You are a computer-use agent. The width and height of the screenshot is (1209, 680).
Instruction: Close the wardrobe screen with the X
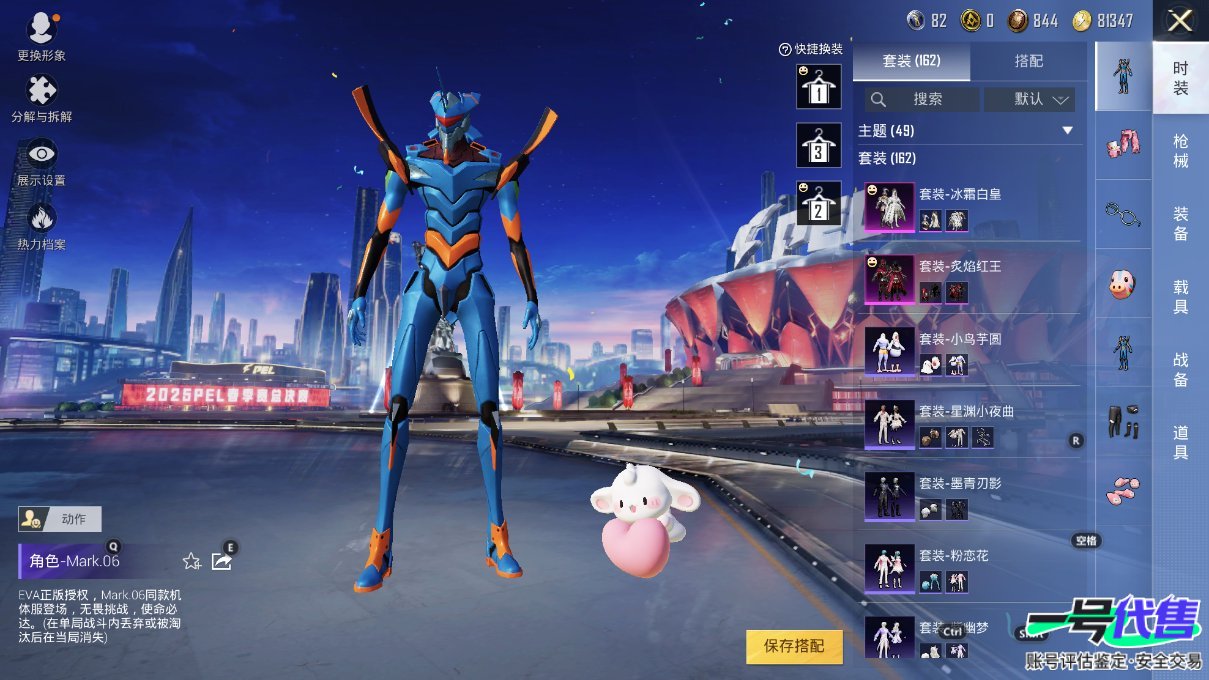pos(1180,21)
